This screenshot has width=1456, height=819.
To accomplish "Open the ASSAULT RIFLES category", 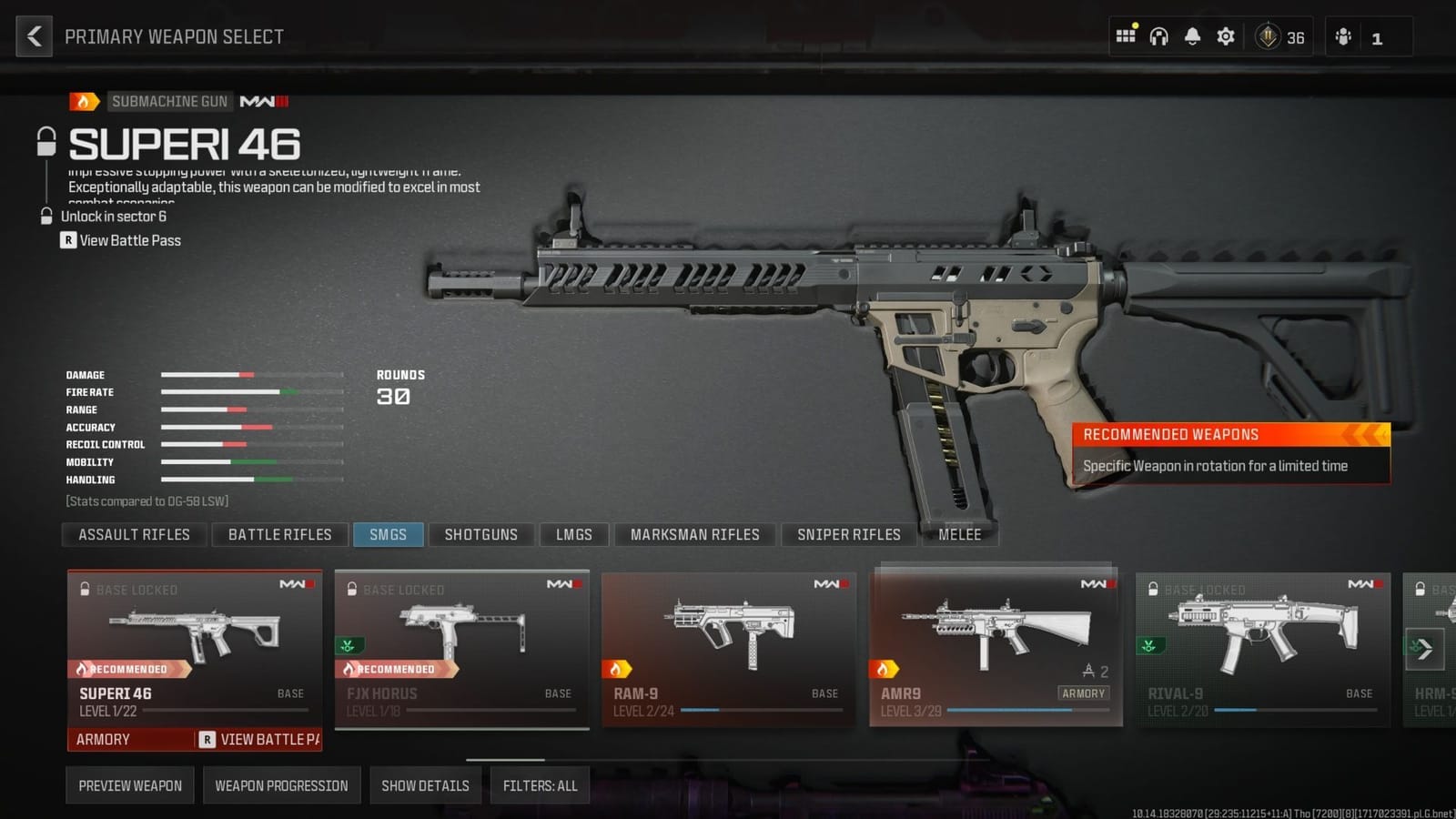I will tap(133, 534).
